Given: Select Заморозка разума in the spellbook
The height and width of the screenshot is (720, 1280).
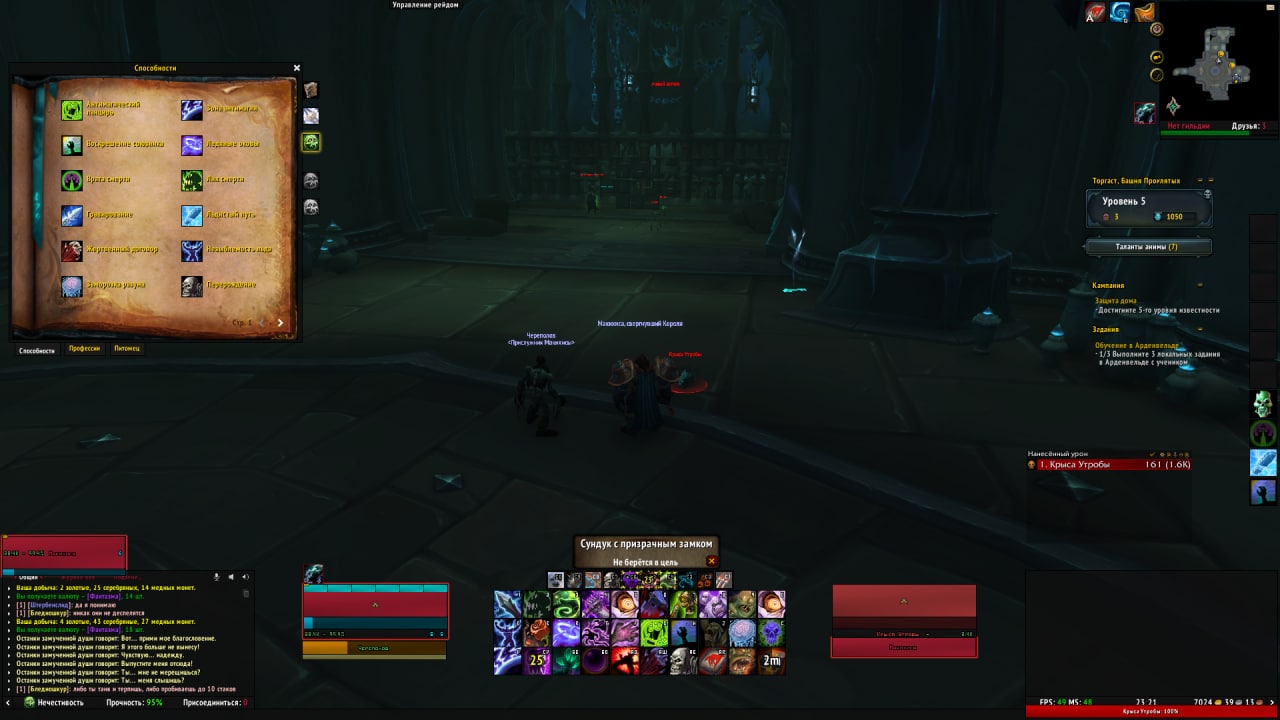Looking at the screenshot, I should point(72,287).
